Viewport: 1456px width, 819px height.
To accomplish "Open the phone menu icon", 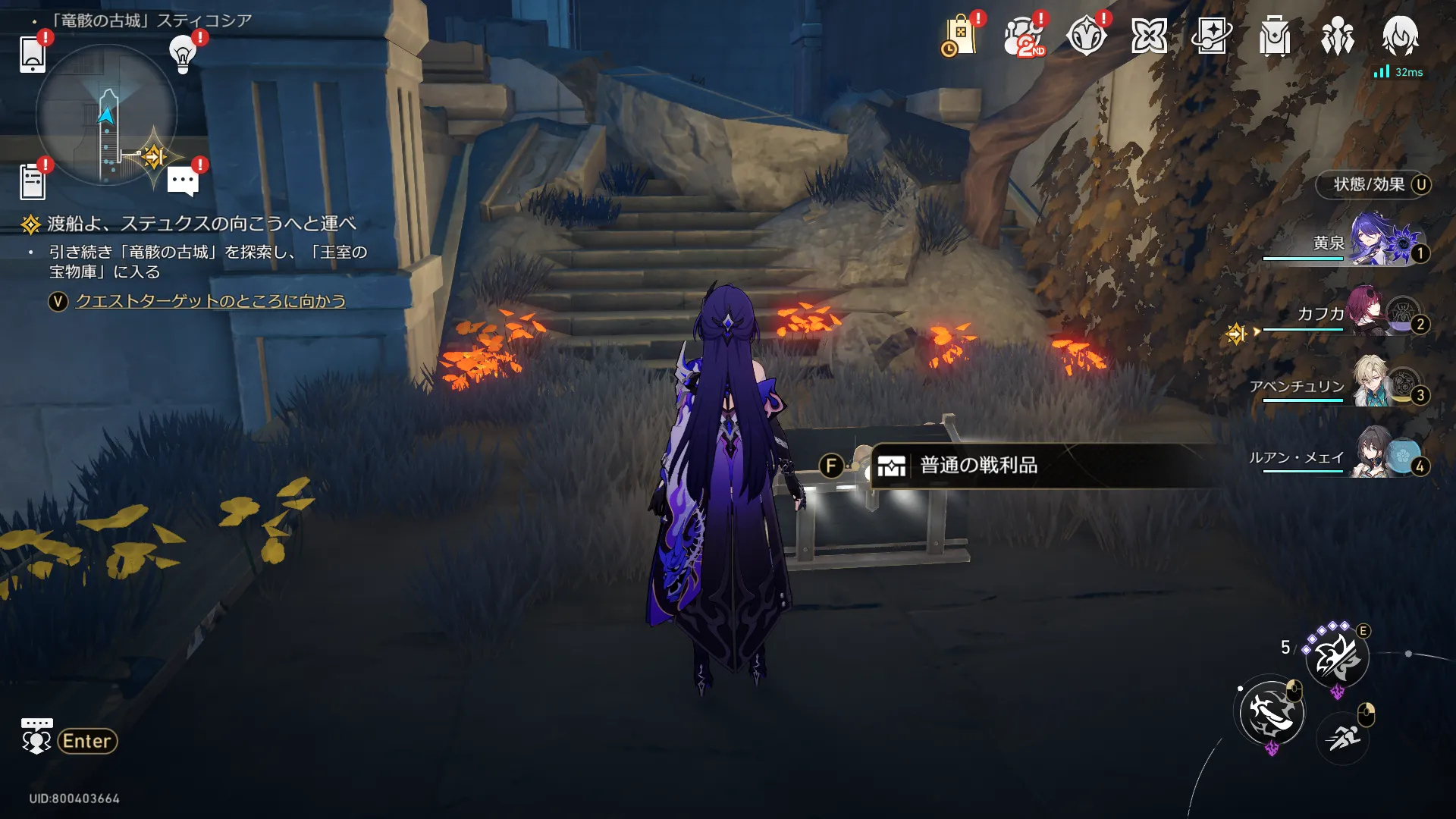I will click(x=33, y=54).
